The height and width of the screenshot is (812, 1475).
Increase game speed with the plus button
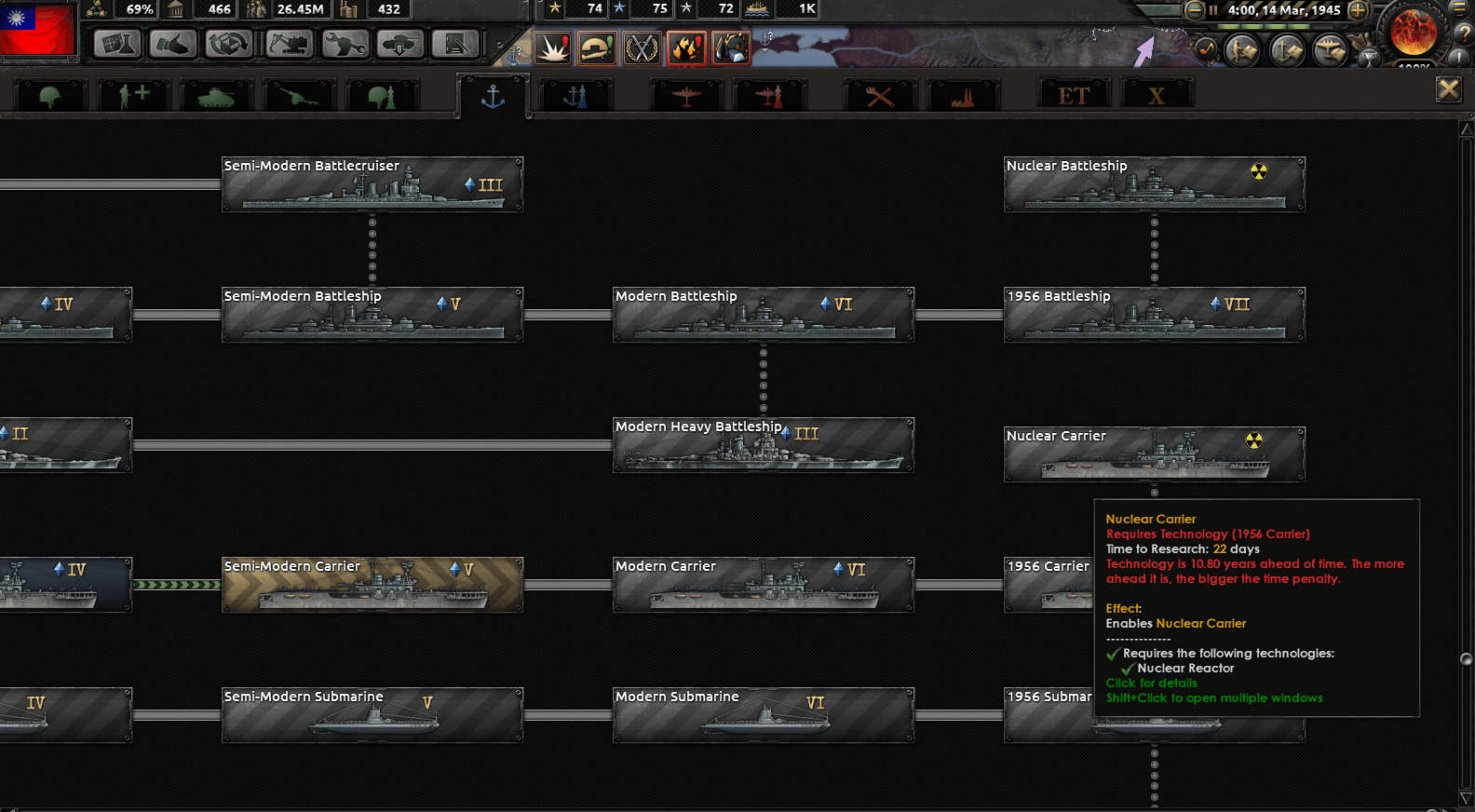point(1358,11)
